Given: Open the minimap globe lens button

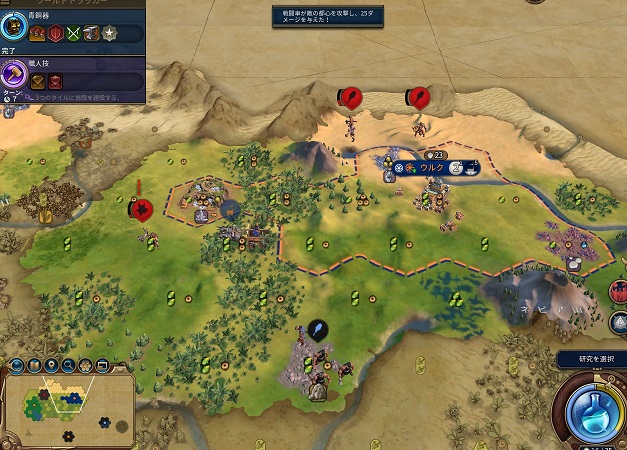Looking at the screenshot, I should click(x=16, y=365).
